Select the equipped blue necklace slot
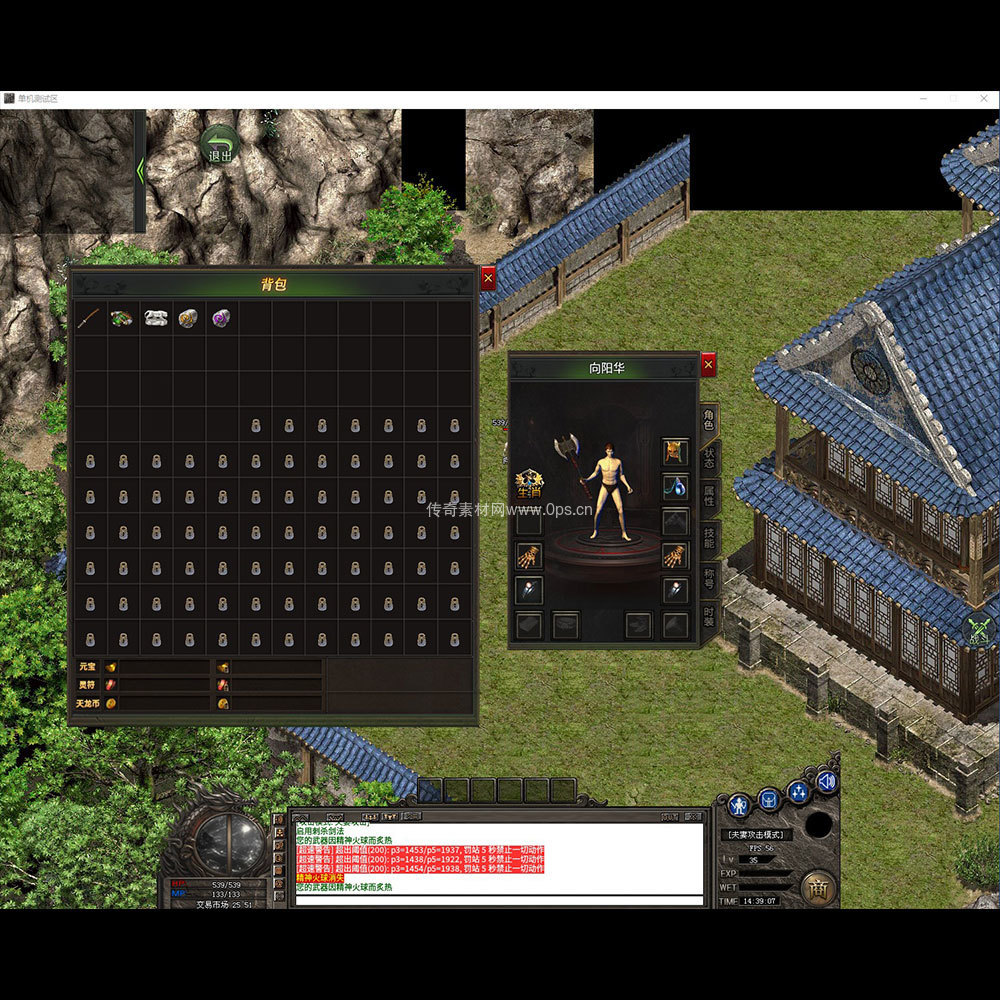Viewport: 1000px width, 1000px height. [x=675, y=487]
